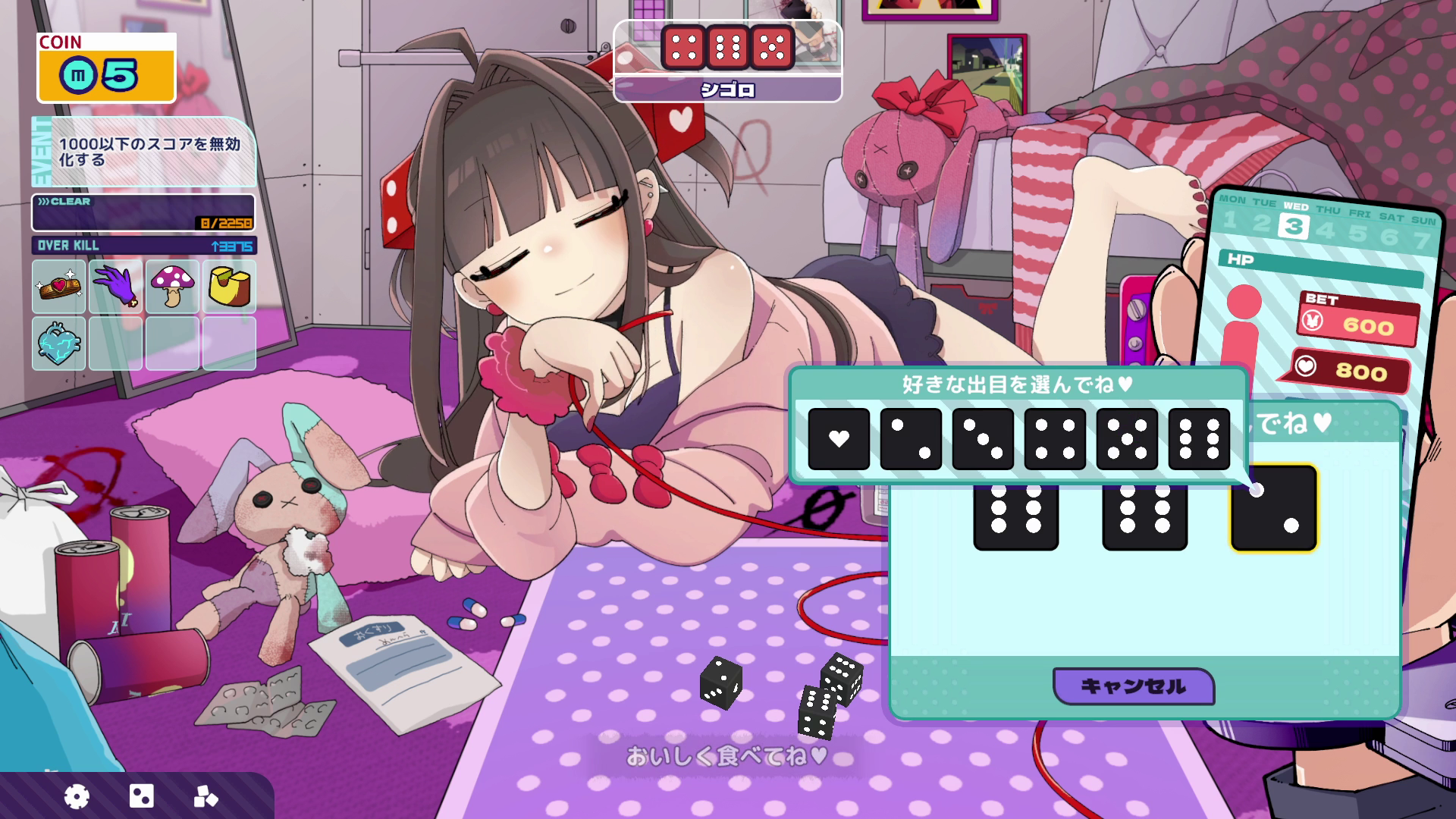
Task: Select the frozen heart item icon
Action: point(58,343)
